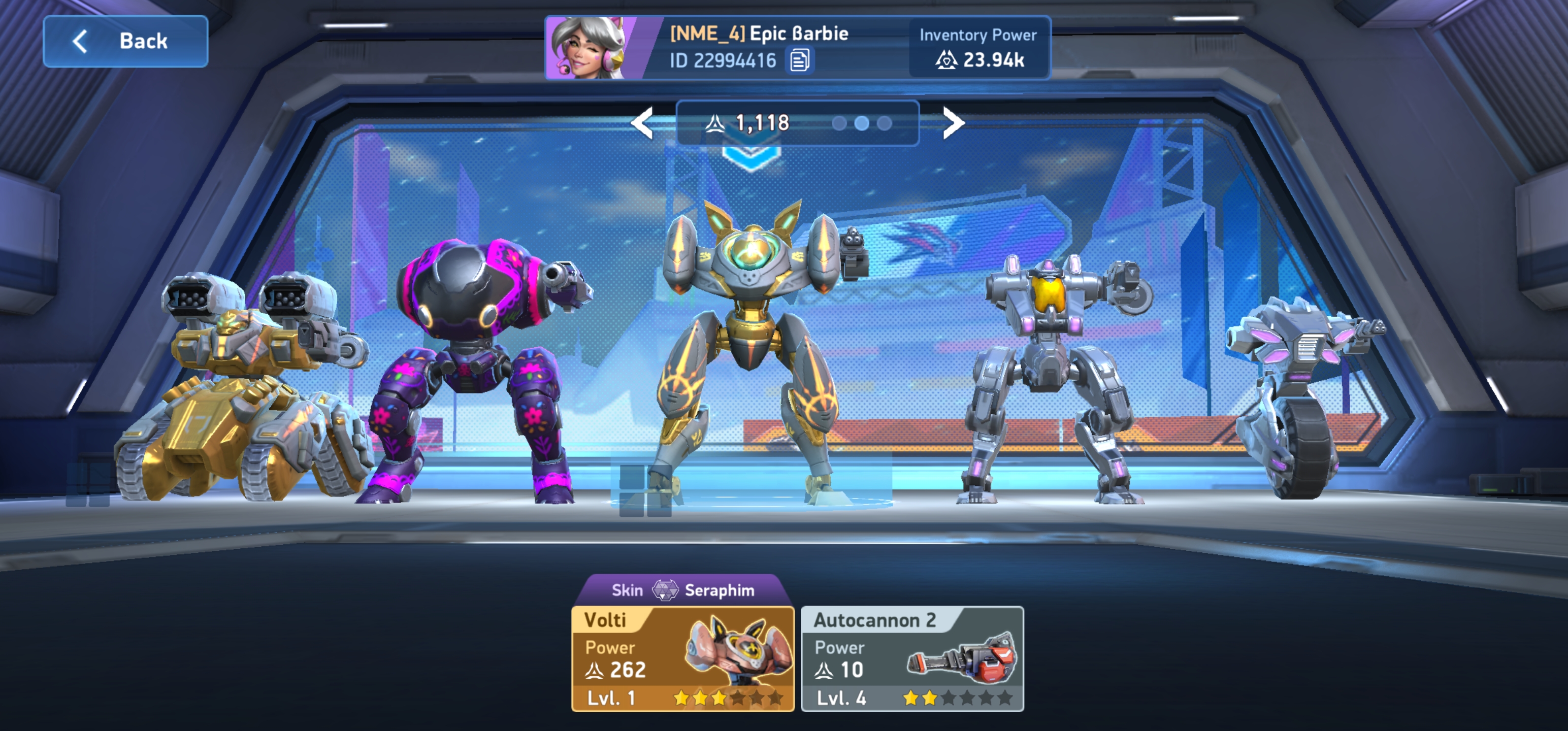Copy the player ID with the clipboard icon
This screenshot has height=731, width=1568.
(799, 60)
